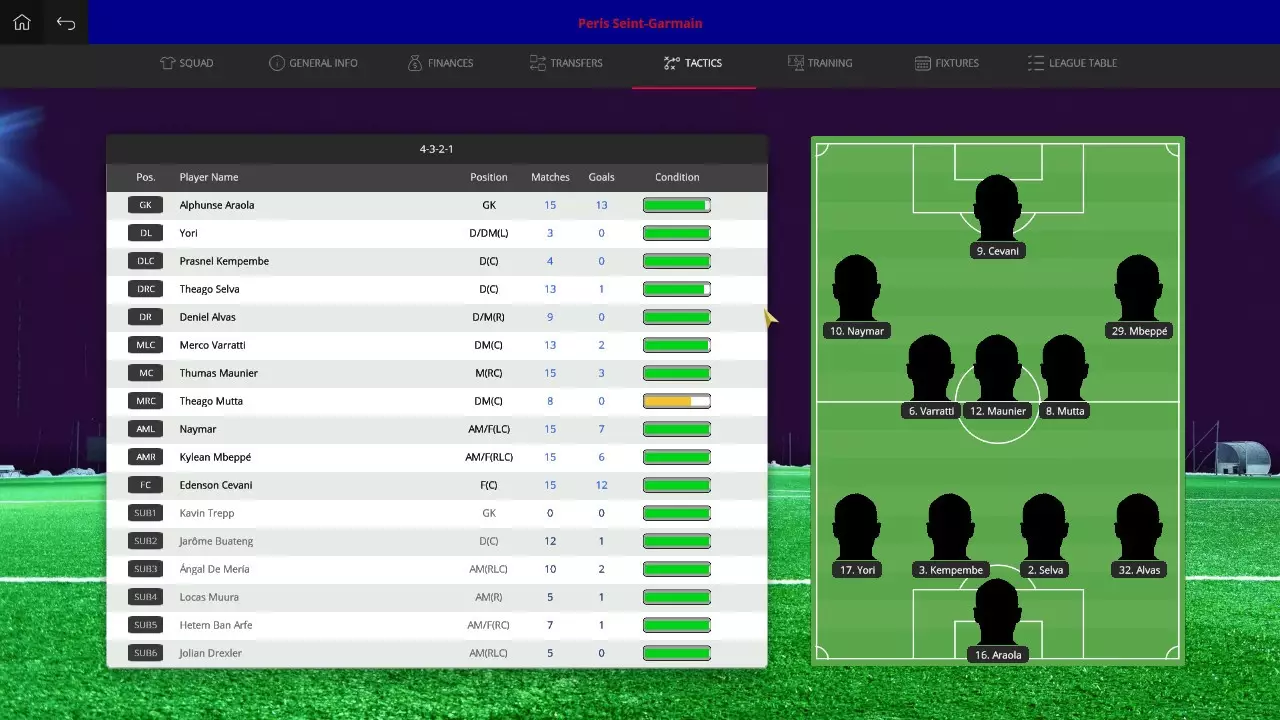The image size is (1280, 720).
Task: Click Alphunse Araola's matches count
Action: pyautogui.click(x=549, y=205)
